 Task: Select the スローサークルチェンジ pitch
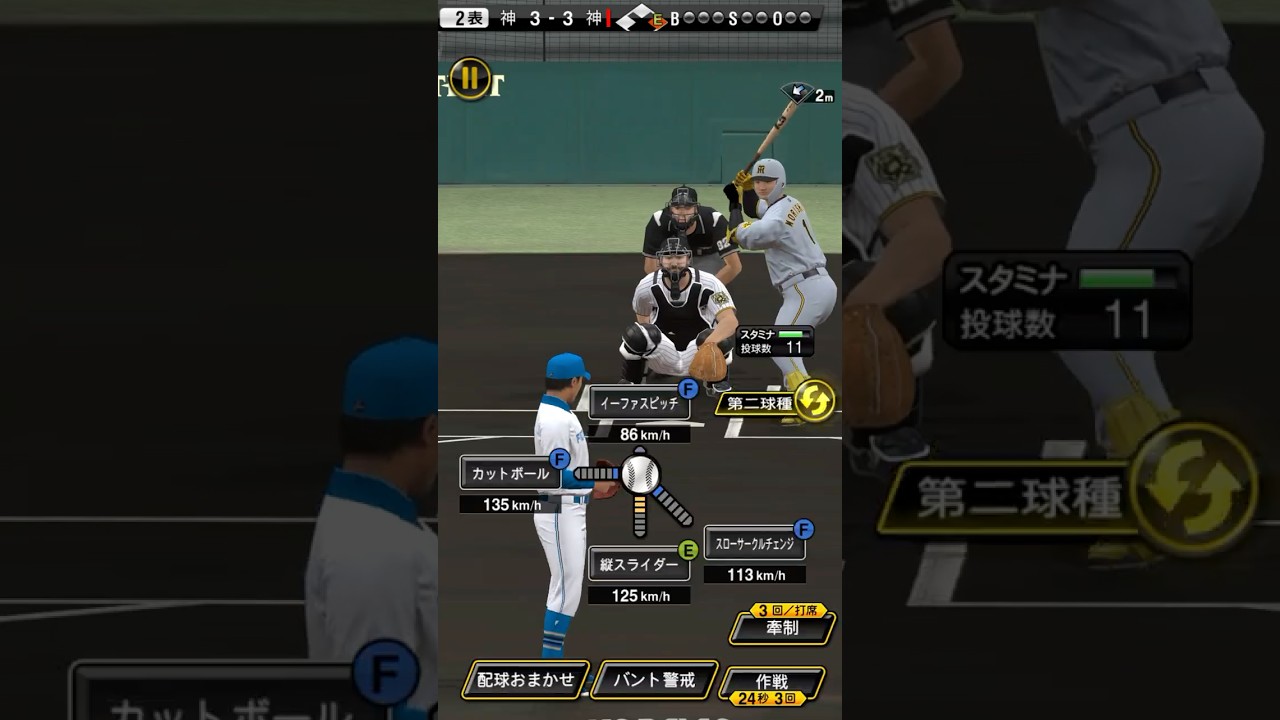click(754, 544)
